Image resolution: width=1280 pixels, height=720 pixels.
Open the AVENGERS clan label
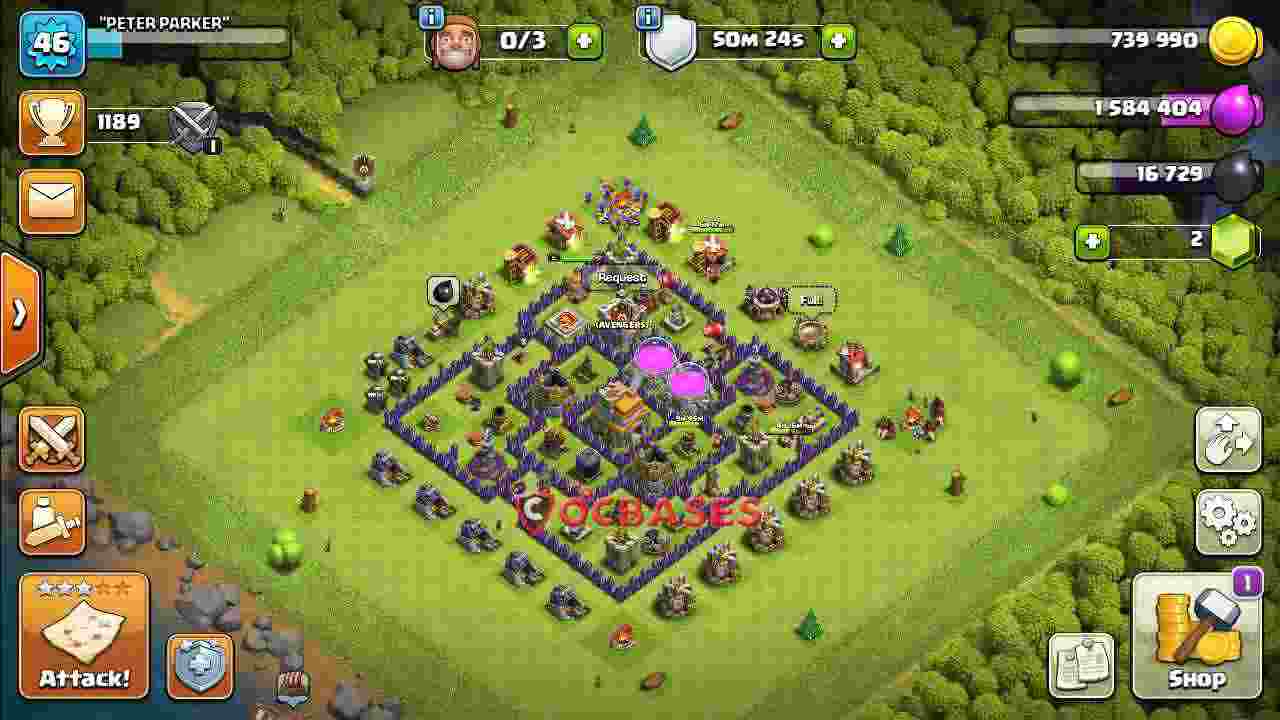pos(620,324)
